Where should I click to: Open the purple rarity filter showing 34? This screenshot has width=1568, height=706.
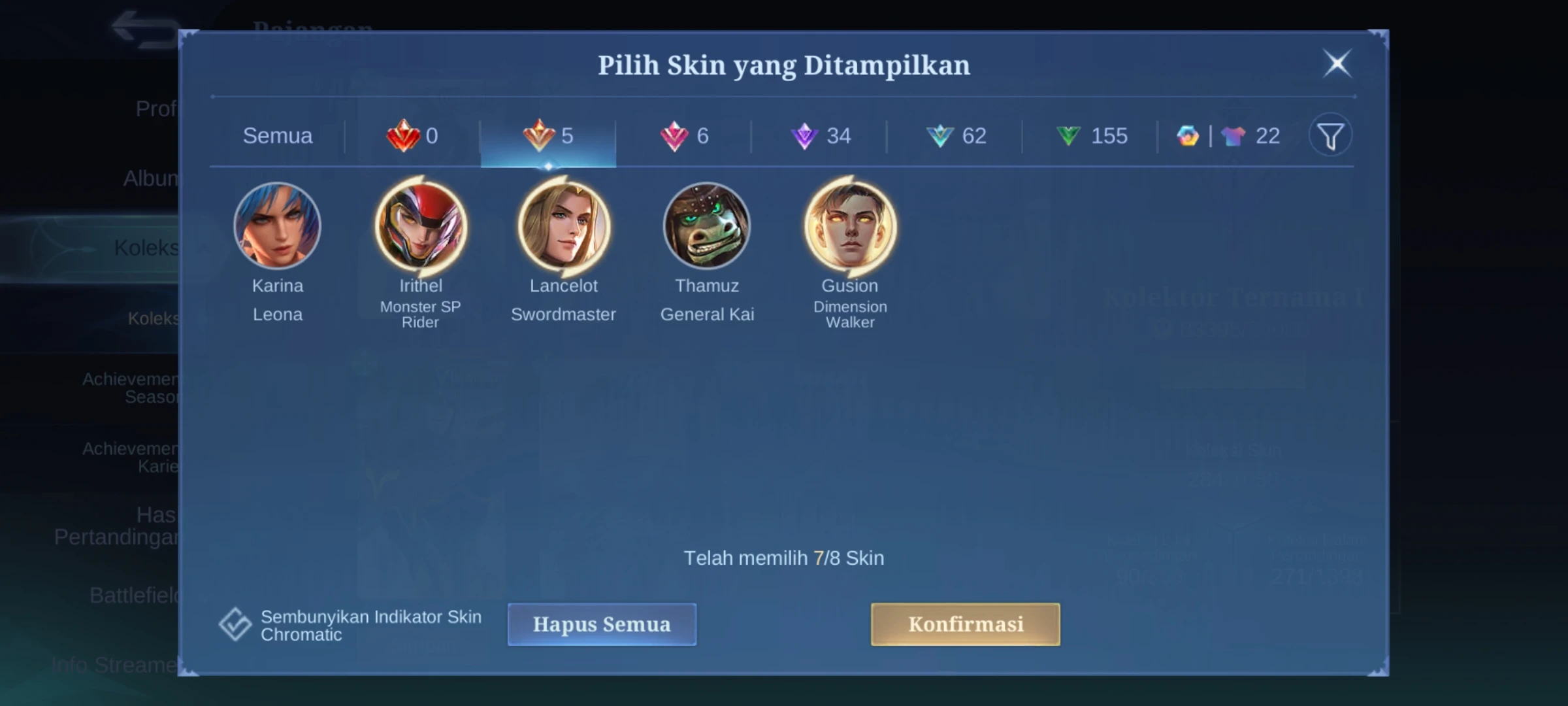point(820,136)
